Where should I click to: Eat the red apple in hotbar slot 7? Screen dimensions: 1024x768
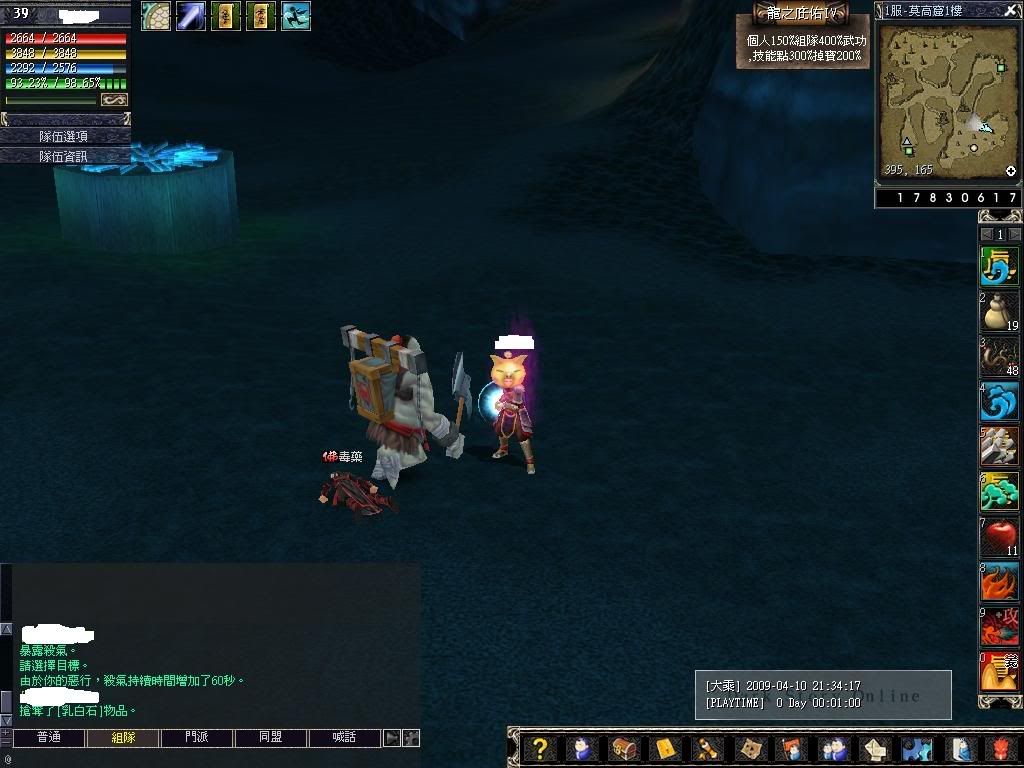pyautogui.click(x=999, y=537)
